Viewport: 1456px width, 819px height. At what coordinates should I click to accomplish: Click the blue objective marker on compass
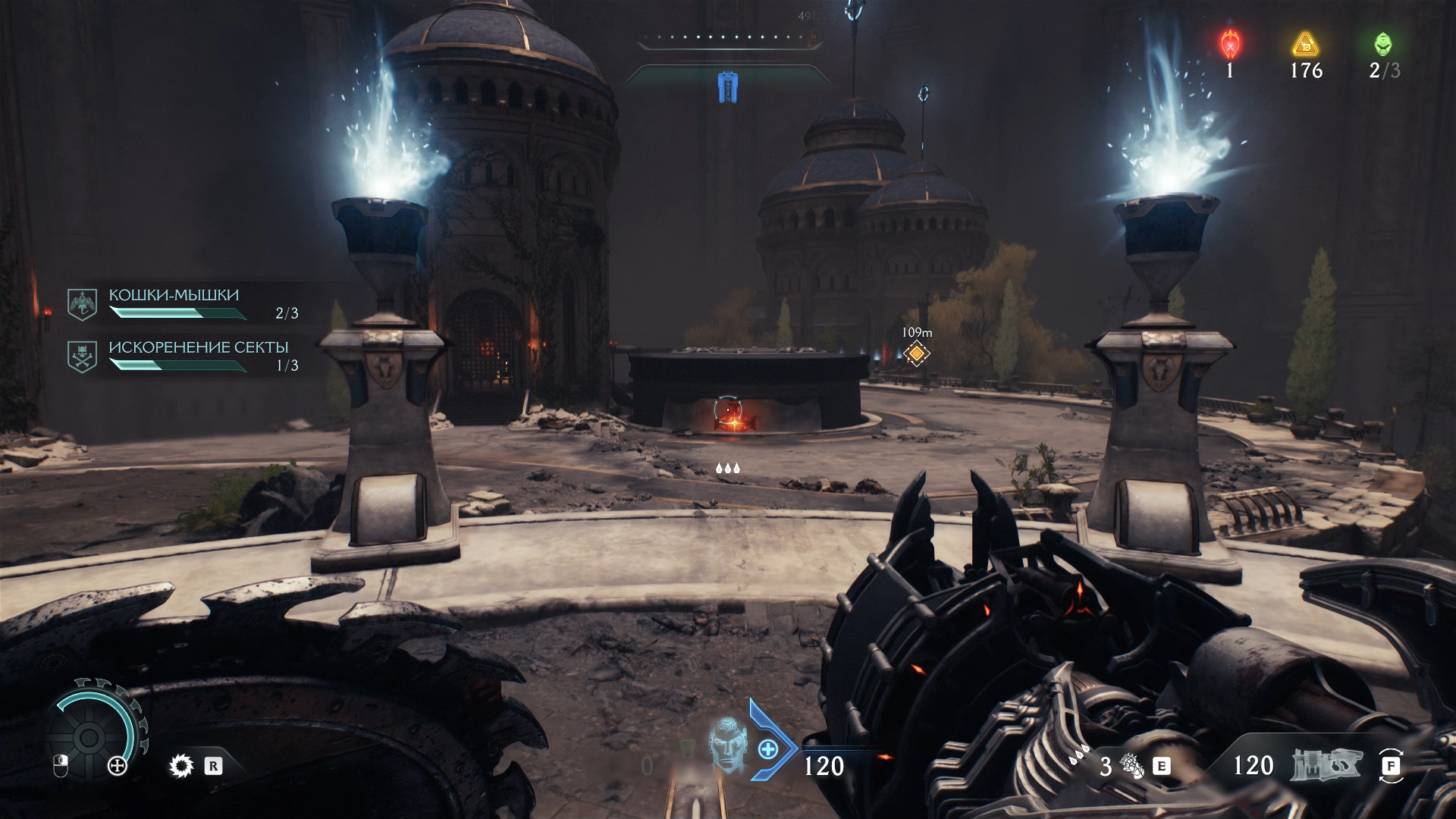[727, 88]
